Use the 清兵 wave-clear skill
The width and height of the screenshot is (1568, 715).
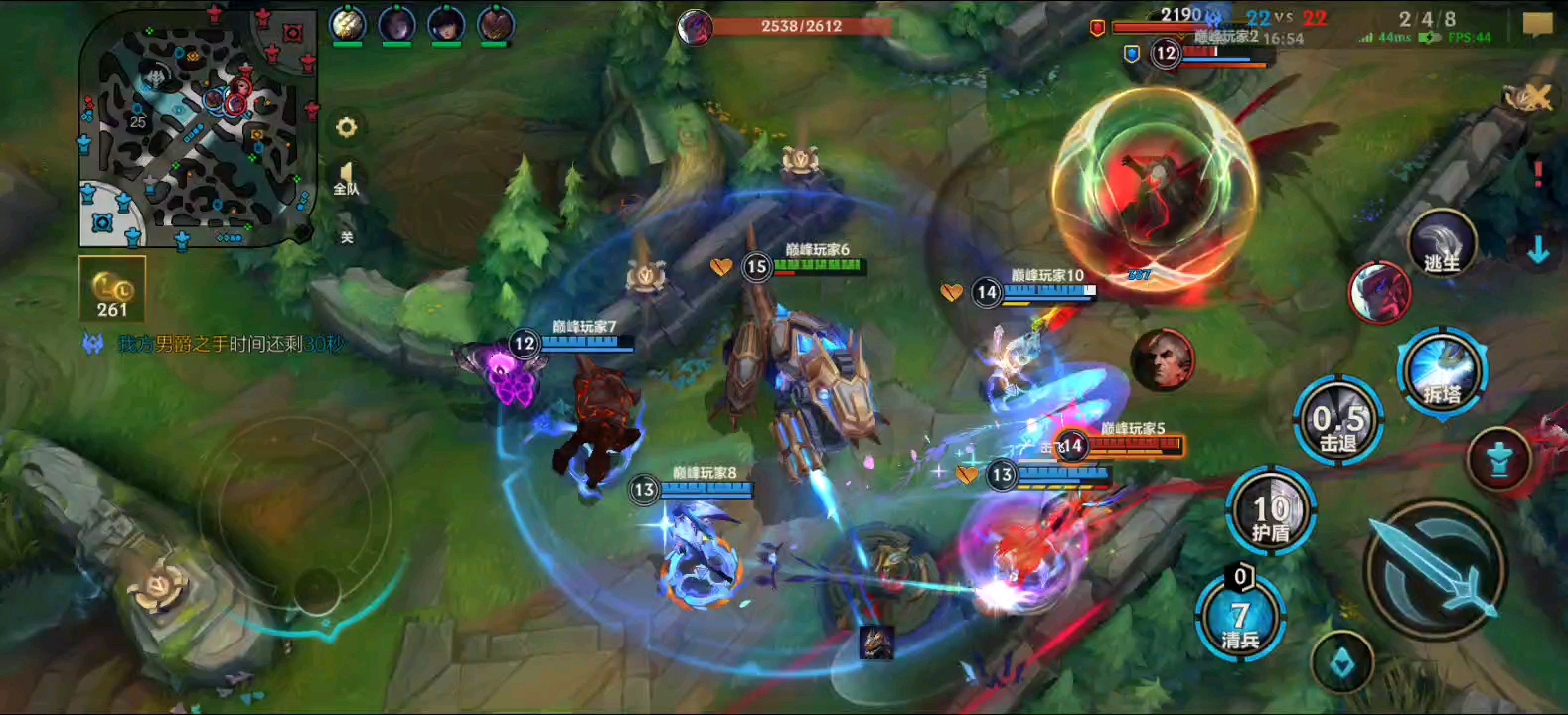click(1239, 618)
